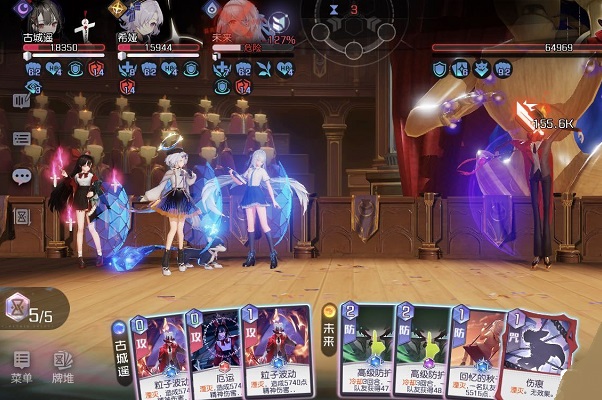Open the battle log list icon
Screen dimensions: 602x400
click(x=22, y=139)
